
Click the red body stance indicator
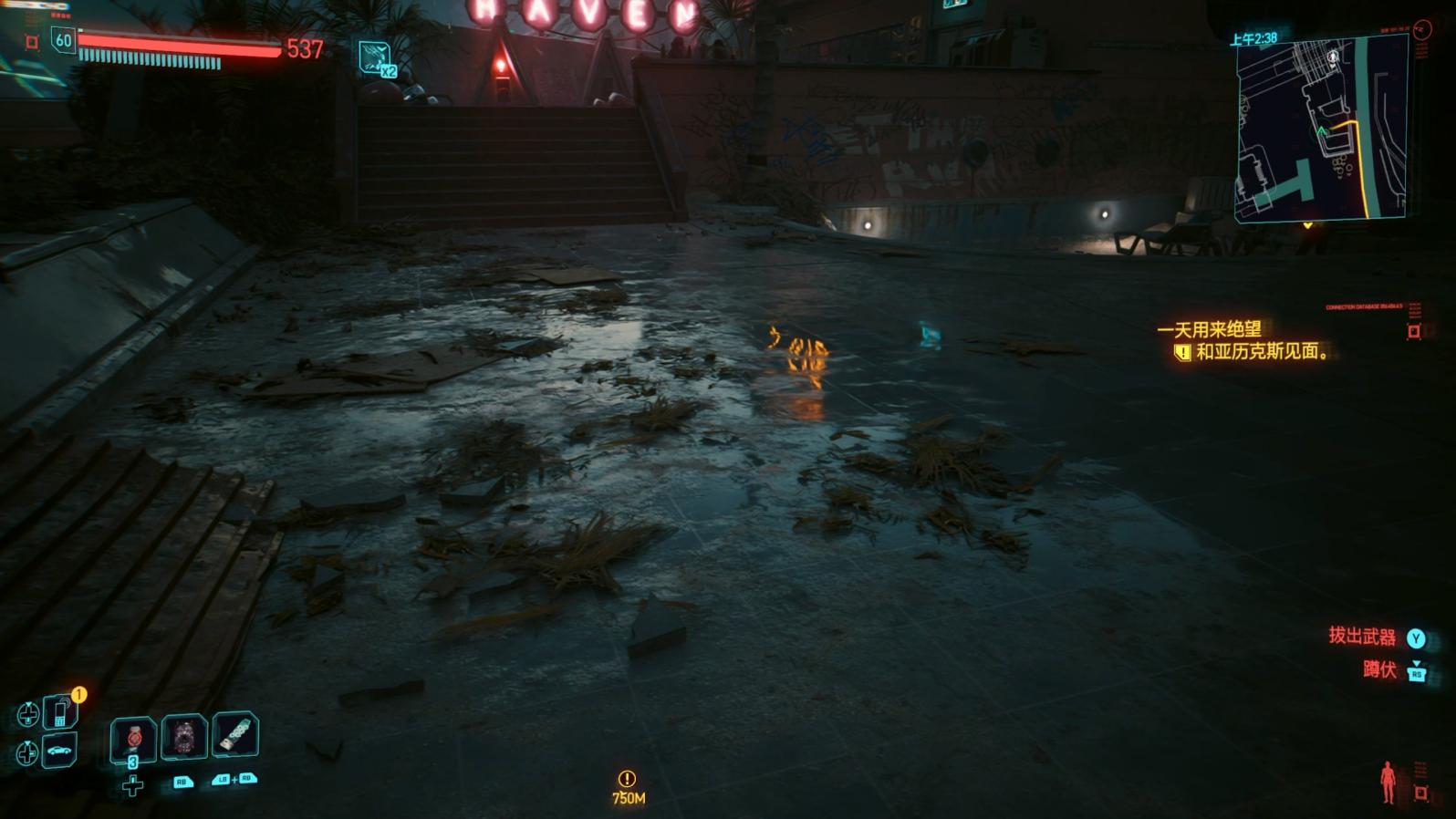1388,782
